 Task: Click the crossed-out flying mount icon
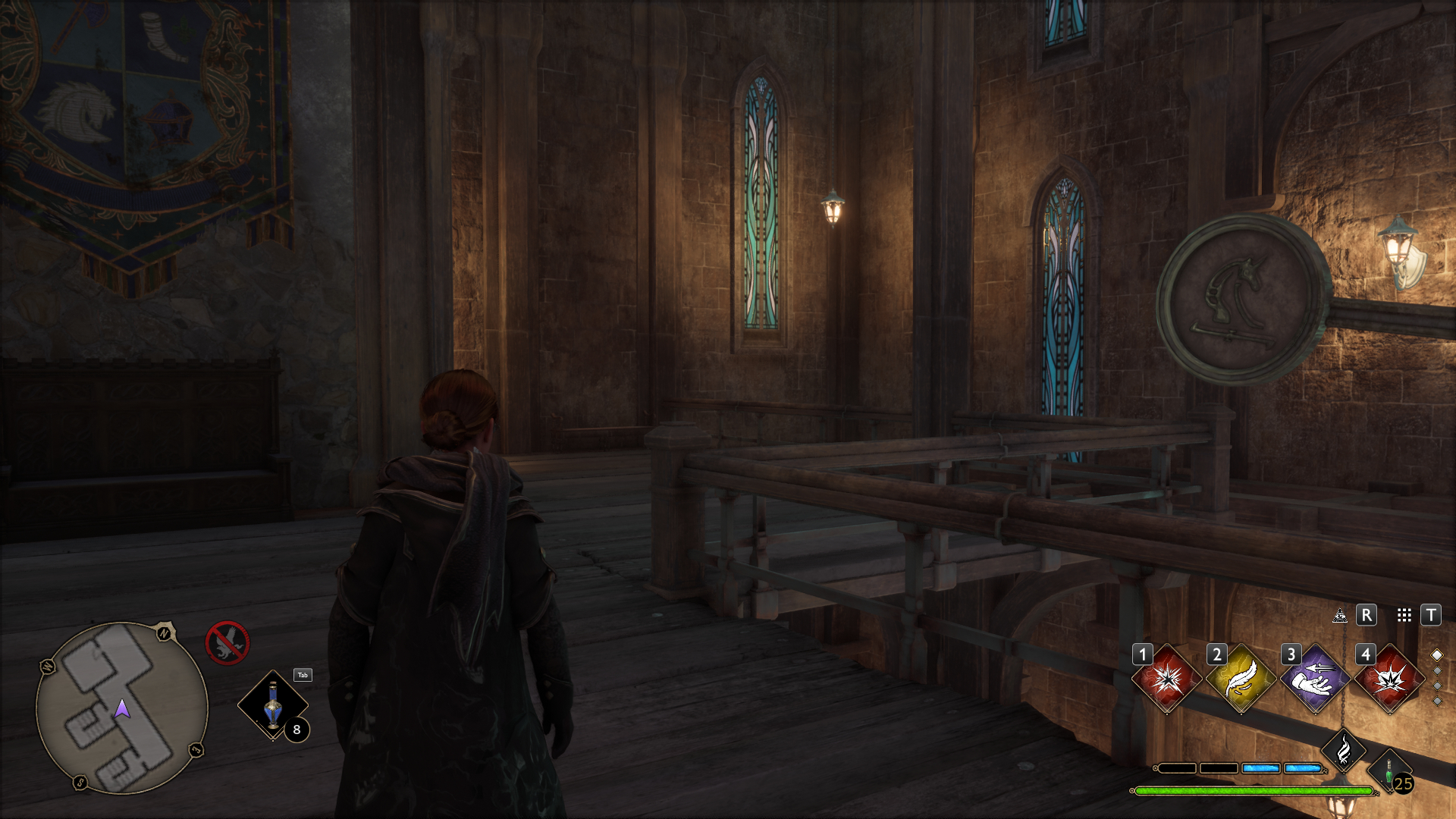point(227,643)
